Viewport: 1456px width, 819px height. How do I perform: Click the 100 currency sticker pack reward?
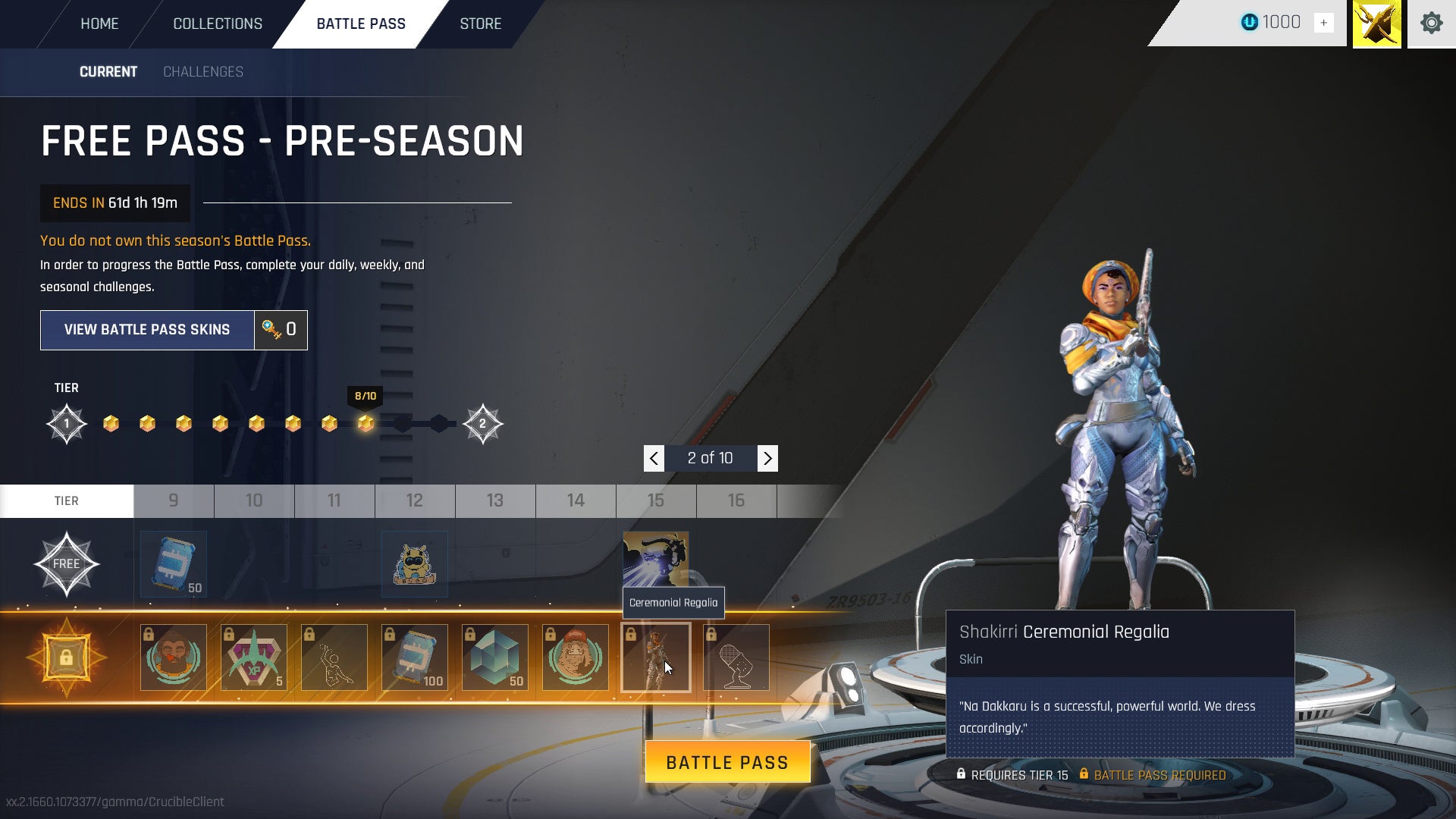[x=415, y=657]
